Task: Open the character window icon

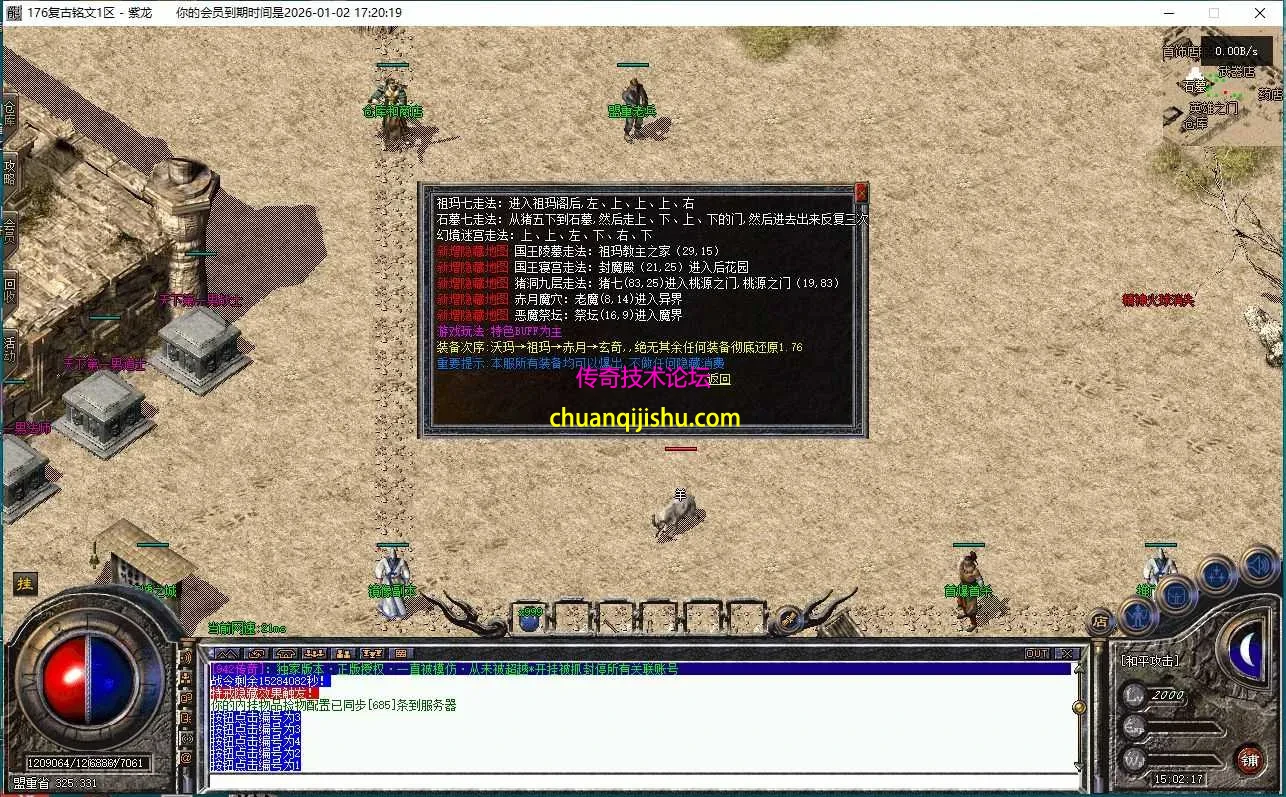Action: tap(1140, 617)
